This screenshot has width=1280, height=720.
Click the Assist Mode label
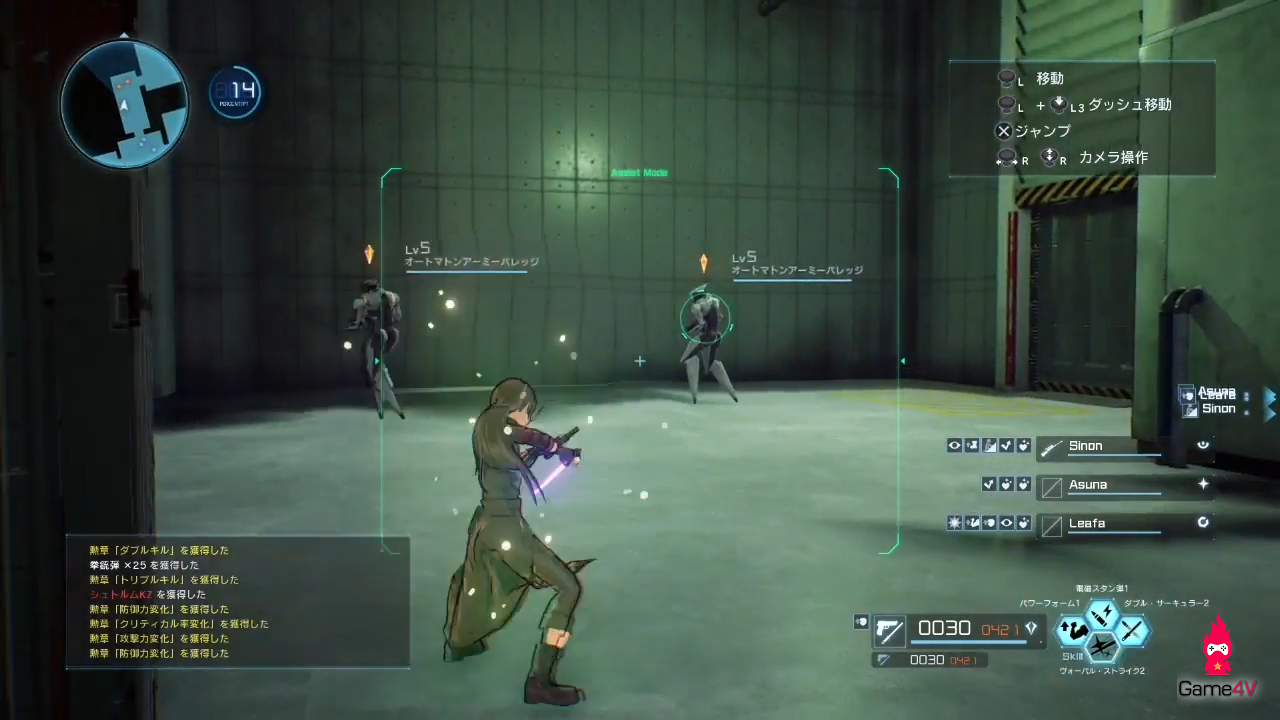(x=639, y=173)
